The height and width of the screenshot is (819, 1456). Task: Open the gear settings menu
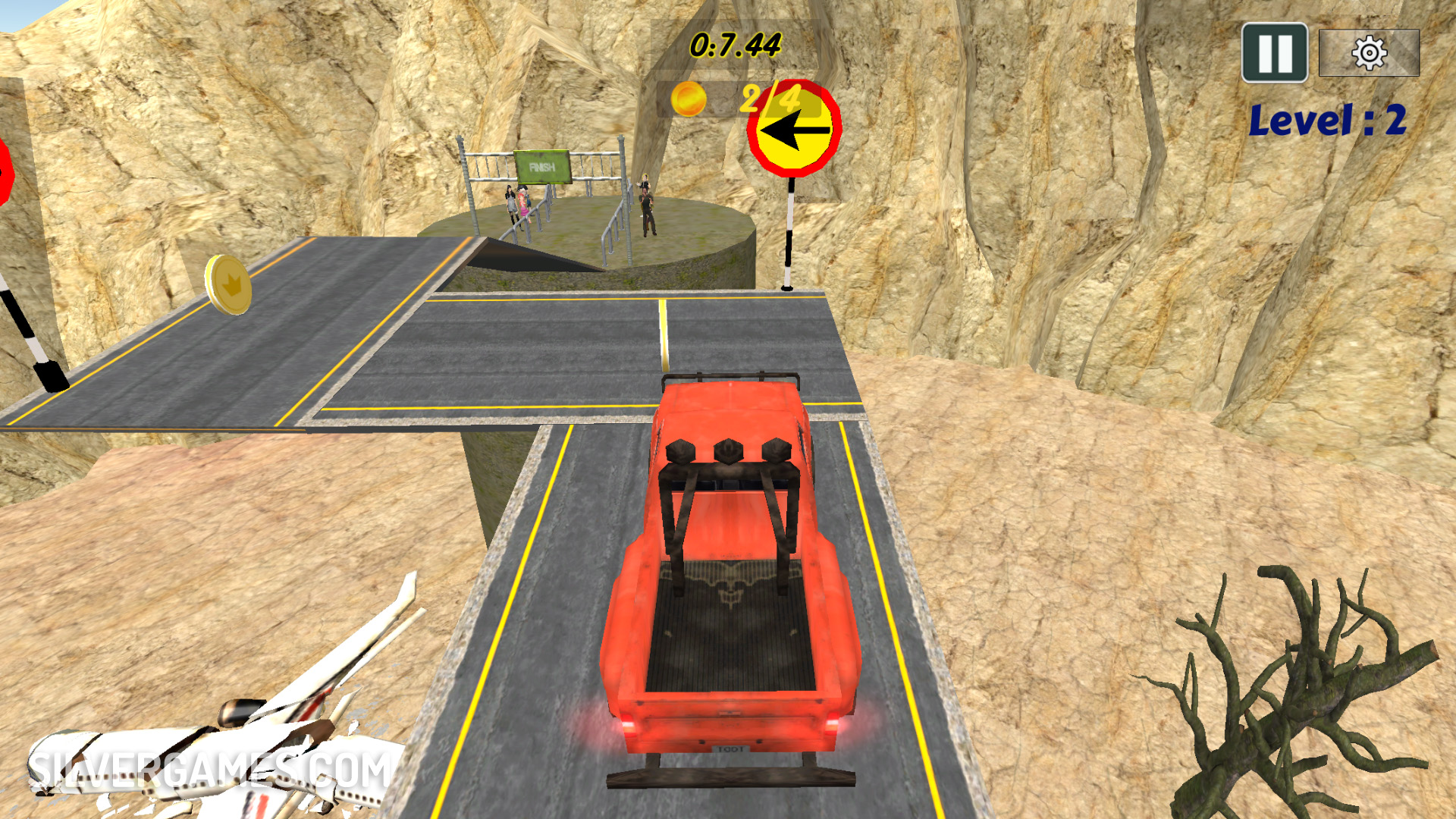[1369, 53]
